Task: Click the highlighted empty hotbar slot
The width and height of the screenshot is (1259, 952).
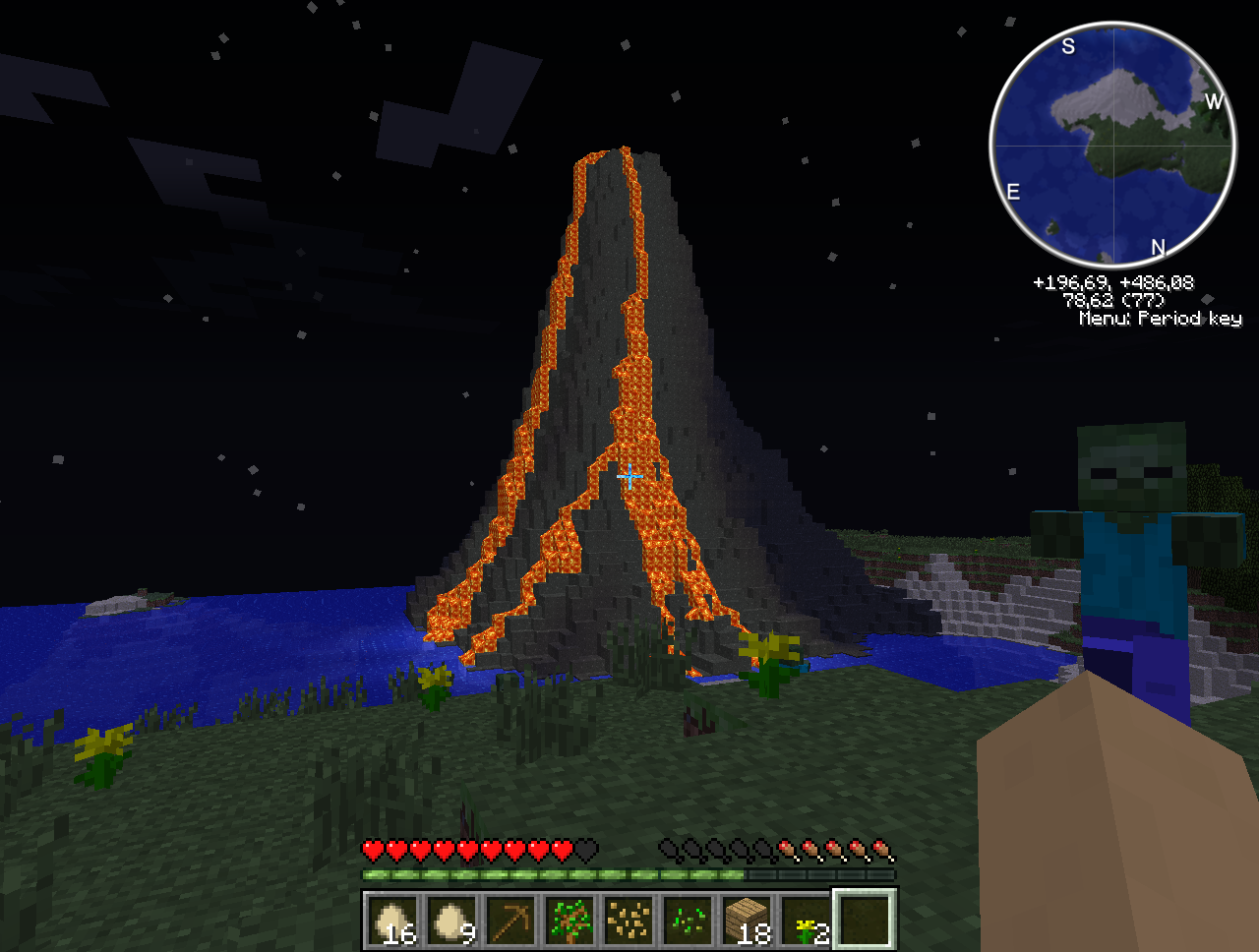Action: 865,921
